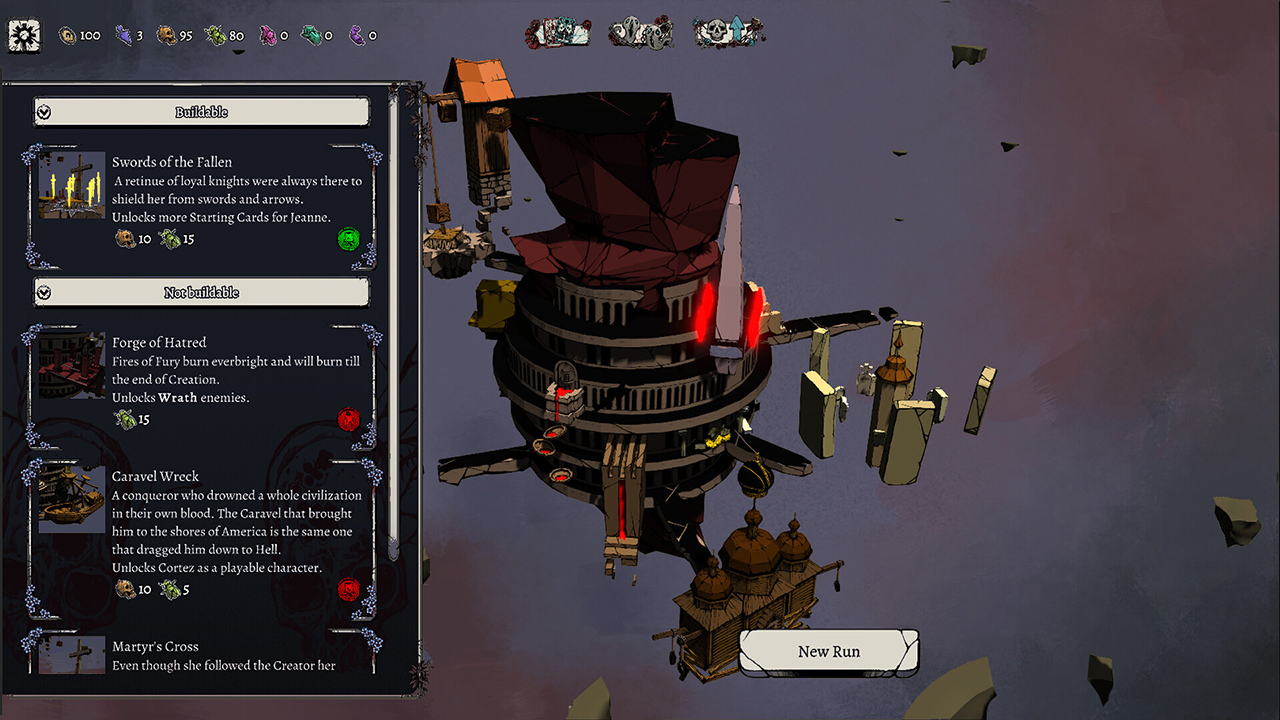The height and width of the screenshot is (720, 1280).
Task: Open the dropdown arrow under the beetle counter
Action: (240, 51)
